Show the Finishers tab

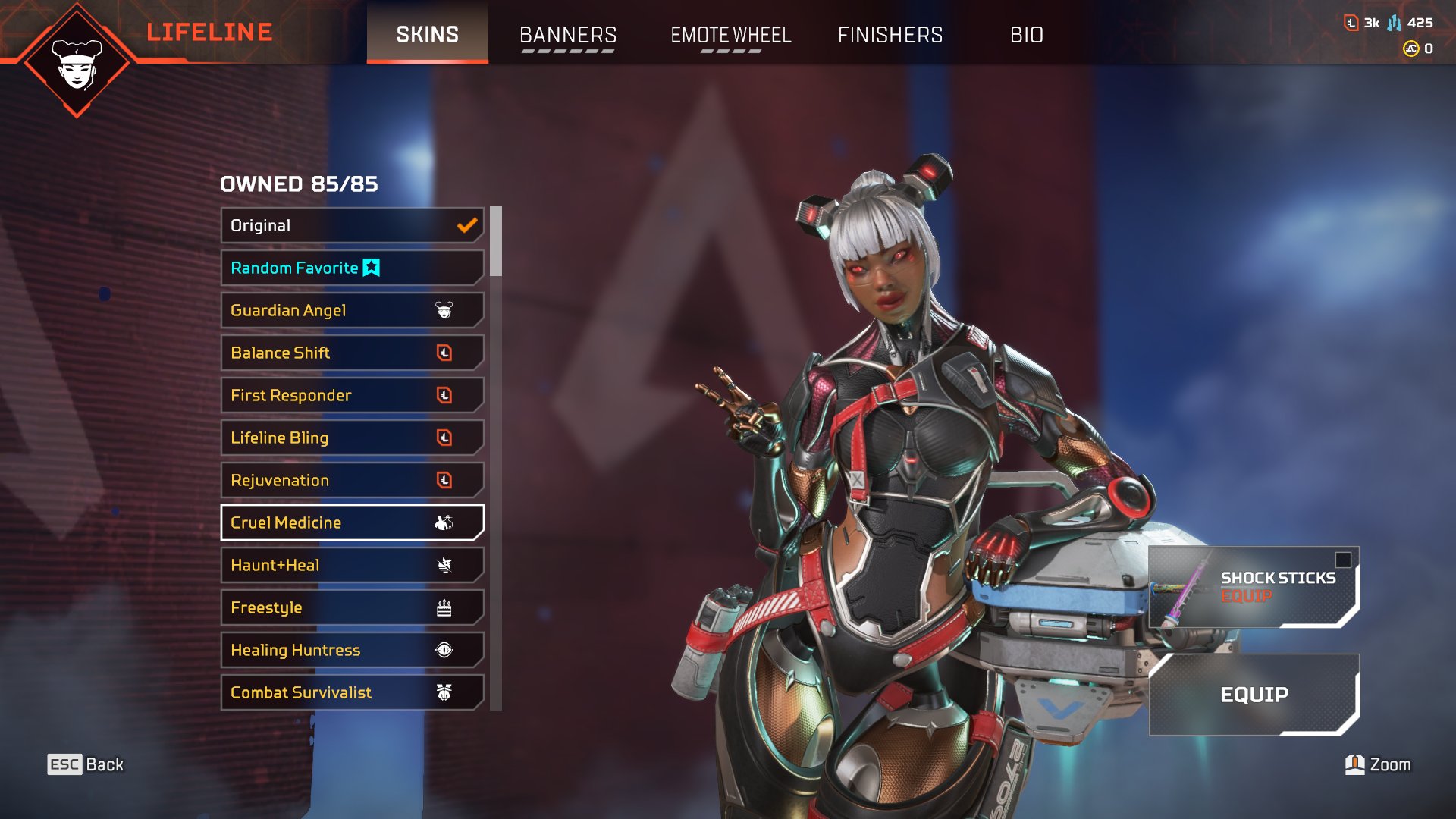click(x=890, y=35)
